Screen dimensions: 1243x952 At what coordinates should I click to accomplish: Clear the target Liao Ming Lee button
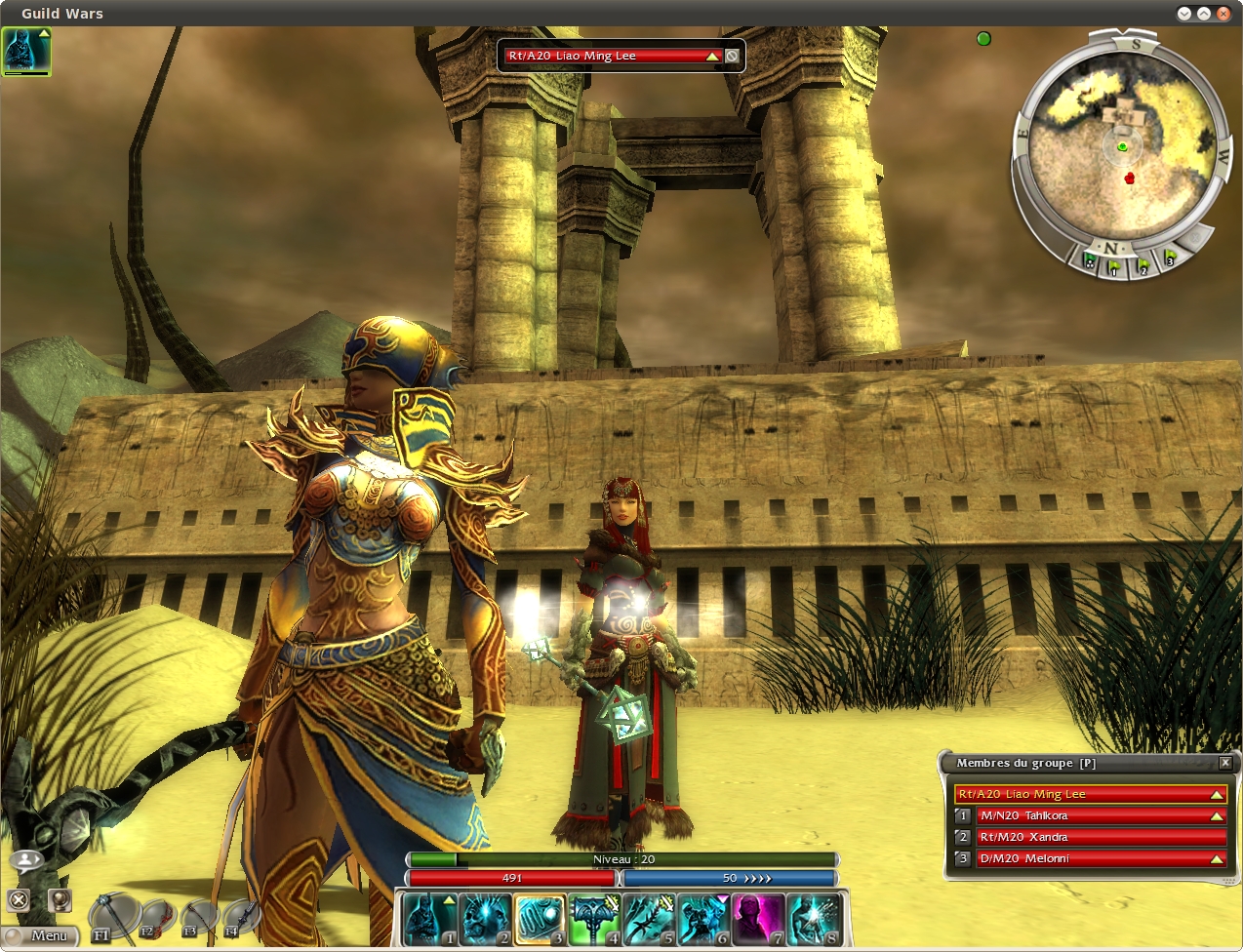coord(732,56)
